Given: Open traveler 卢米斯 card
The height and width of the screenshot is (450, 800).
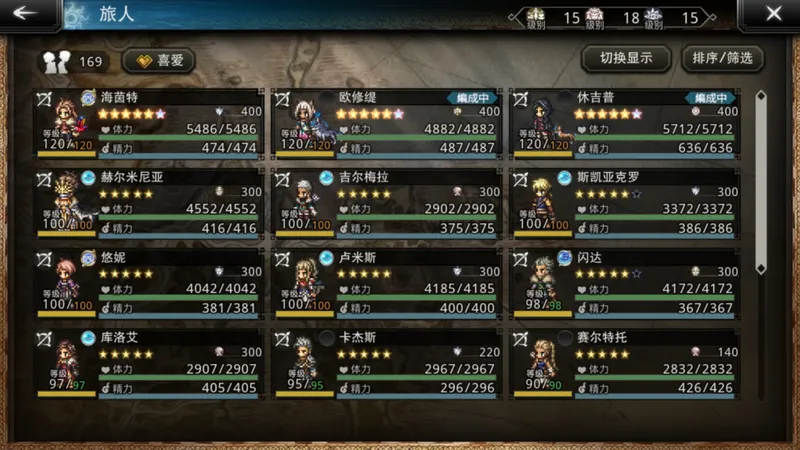Looking at the screenshot, I should coord(388,283).
